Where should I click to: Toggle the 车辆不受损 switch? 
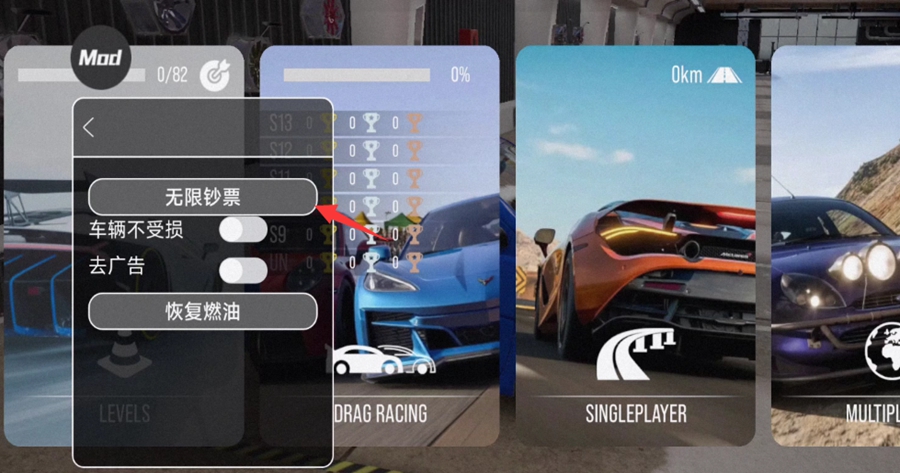(243, 231)
